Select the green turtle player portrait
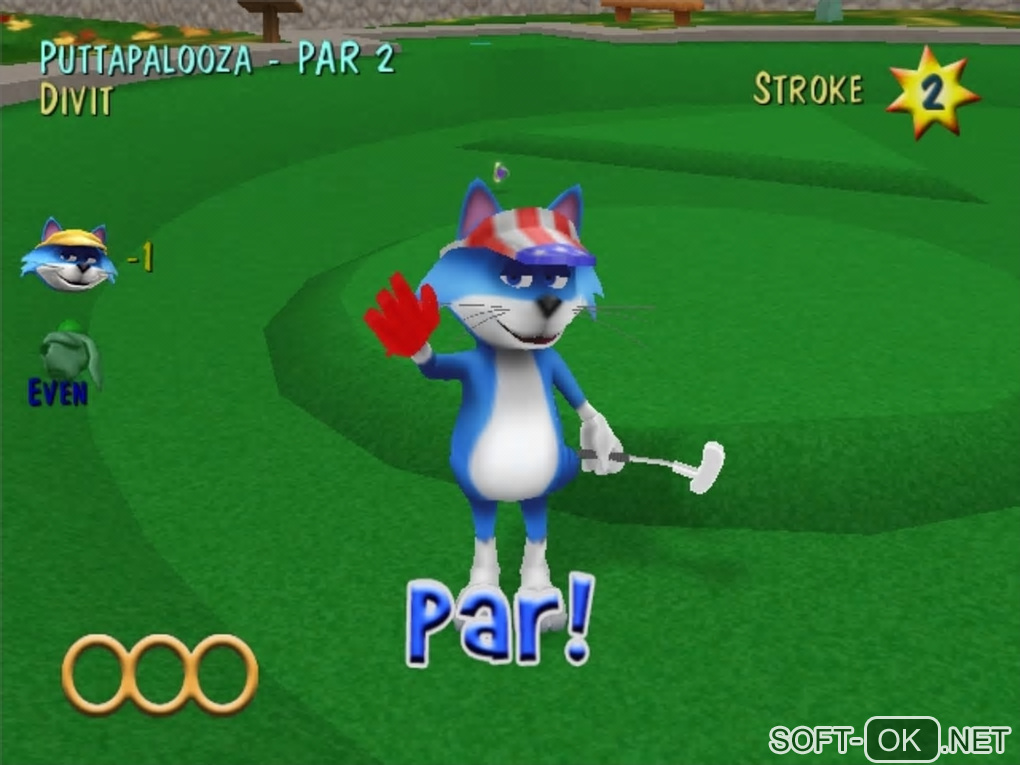This screenshot has width=1020, height=765. (x=70, y=353)
